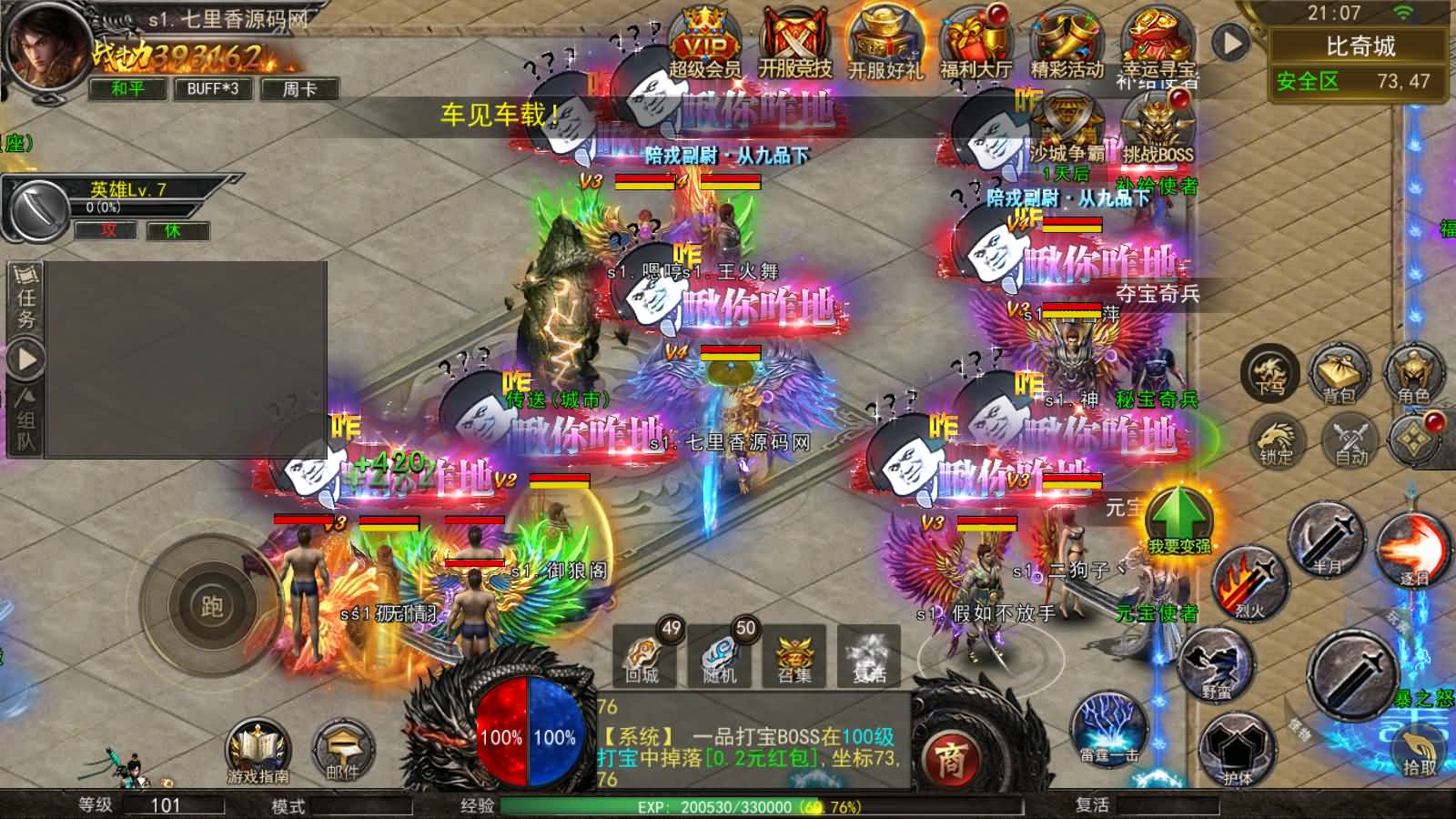Screen dimensions: 1456x819
Task: Open the 背包 backpack
Action: [x=1339, y=374]
